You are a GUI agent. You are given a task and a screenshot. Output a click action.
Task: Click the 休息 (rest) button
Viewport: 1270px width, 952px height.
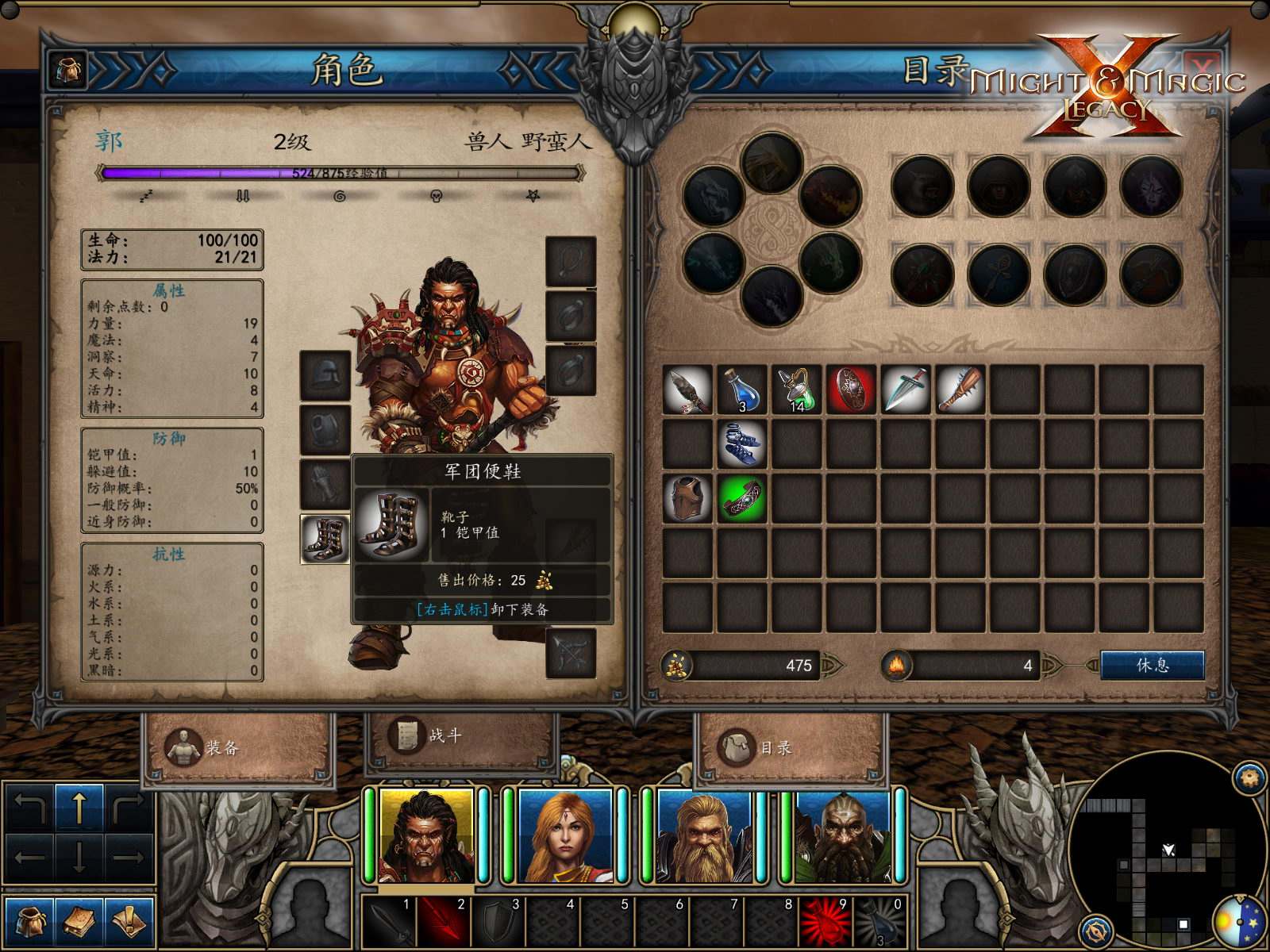click(x=1152, y=665)
